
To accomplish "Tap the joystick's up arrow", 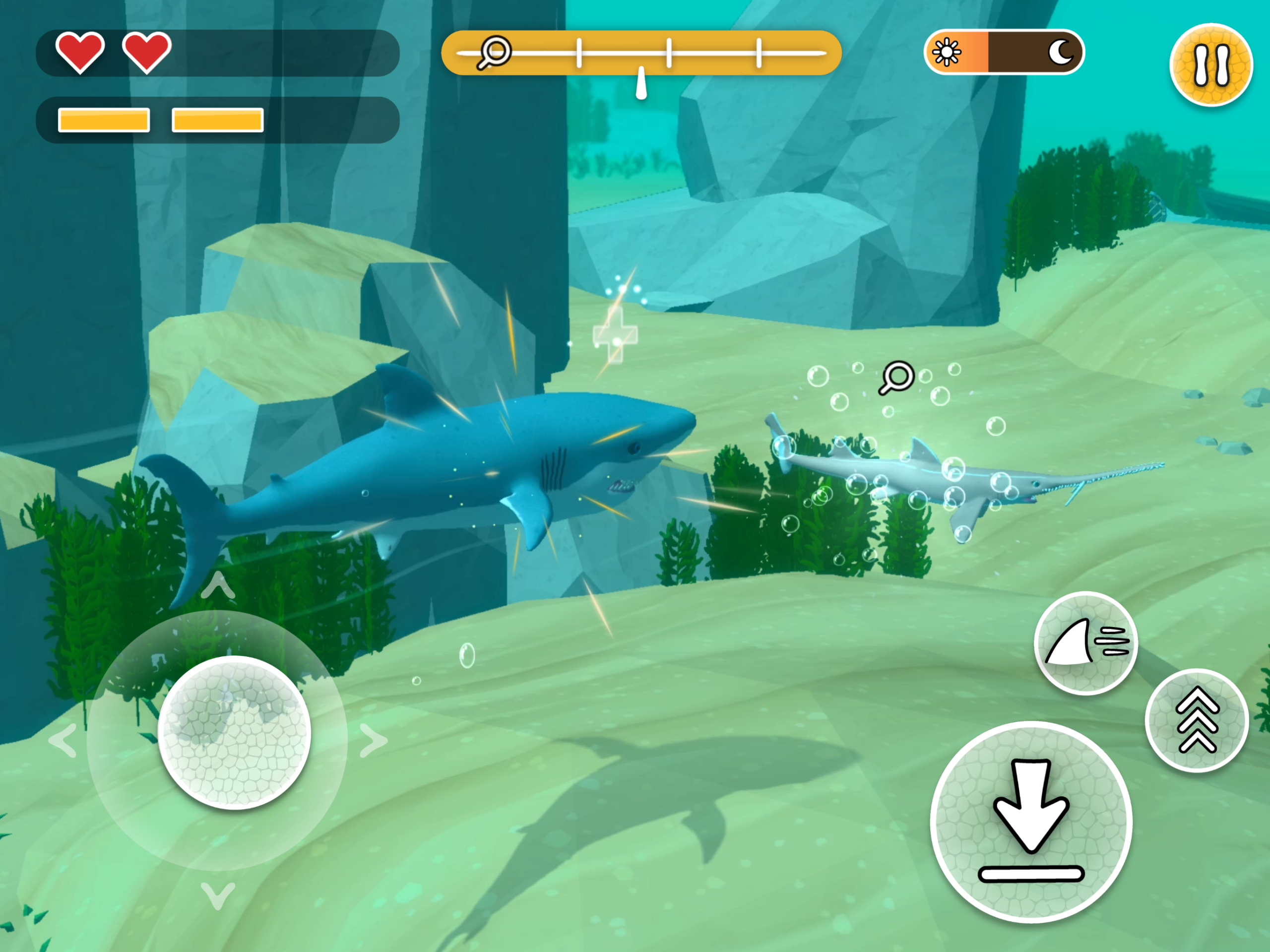I will tap(218, 586).
